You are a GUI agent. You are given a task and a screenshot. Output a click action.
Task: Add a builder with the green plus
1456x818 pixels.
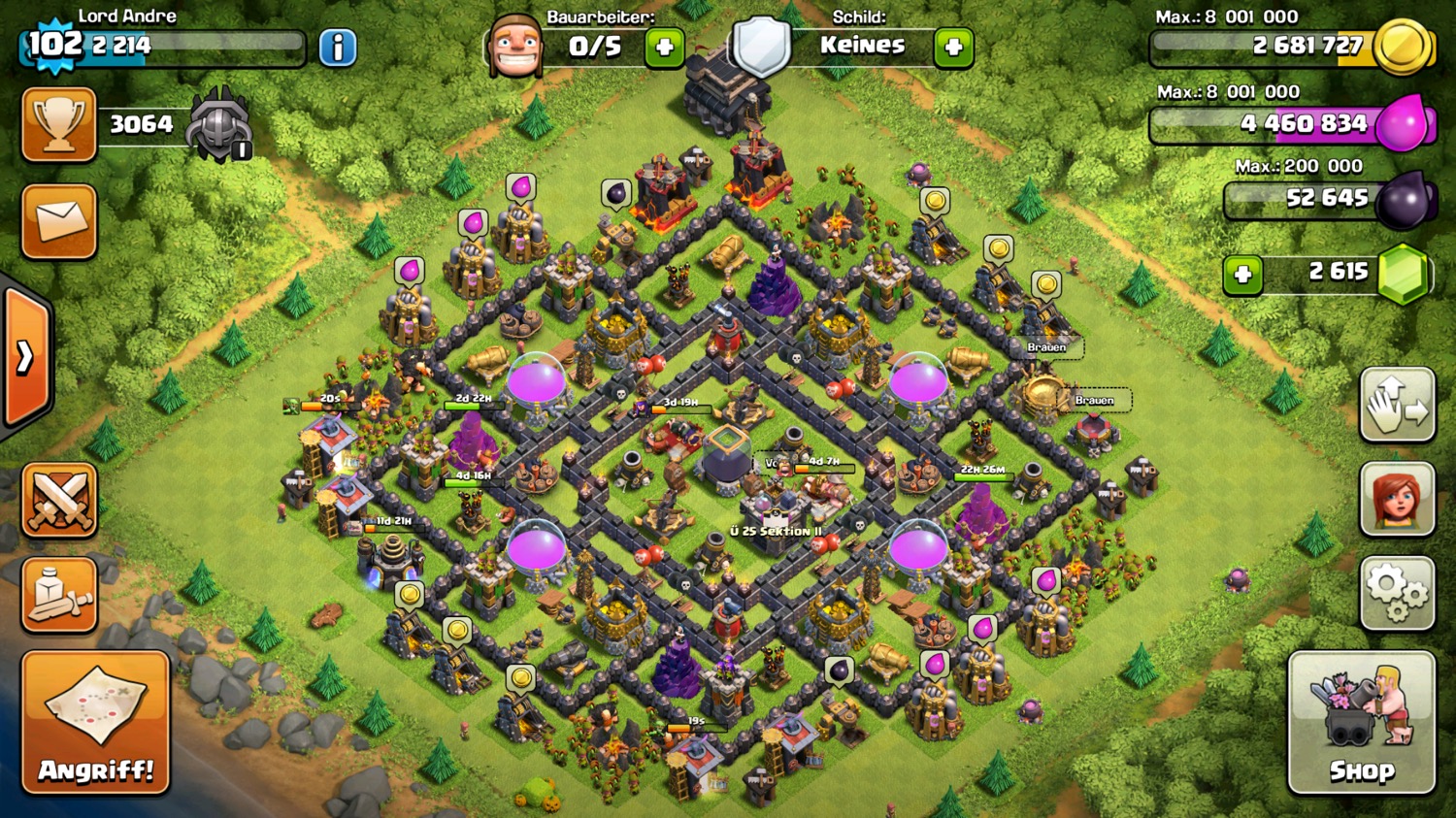point(665,48)
